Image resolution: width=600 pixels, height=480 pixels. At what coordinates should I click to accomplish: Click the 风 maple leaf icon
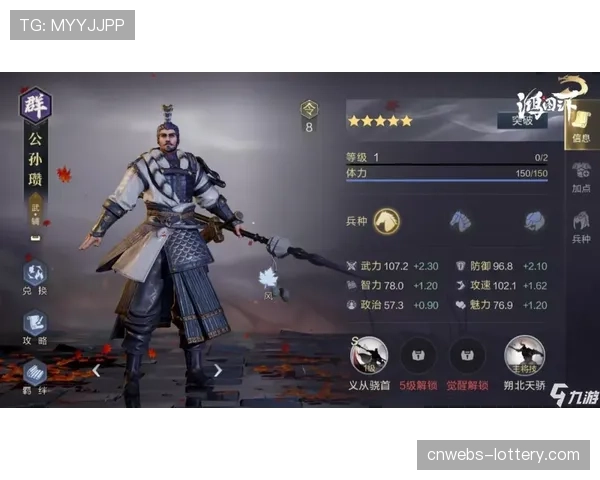click(268, 281)
